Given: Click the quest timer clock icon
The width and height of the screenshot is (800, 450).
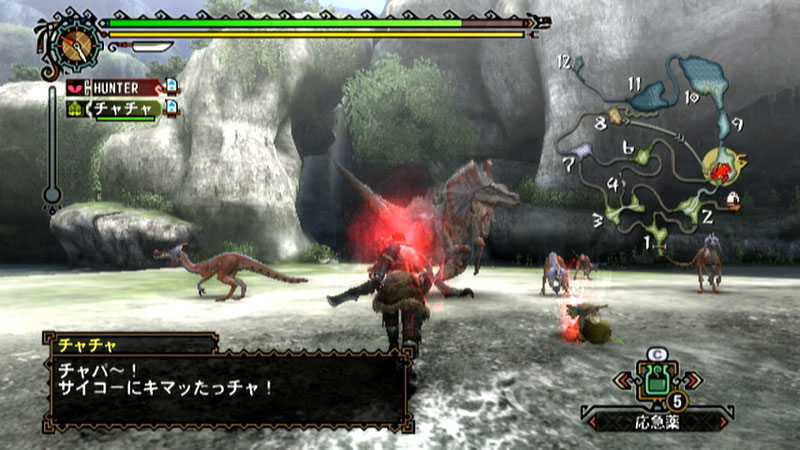Looking at the screenshot, I should tap(73, 42).
